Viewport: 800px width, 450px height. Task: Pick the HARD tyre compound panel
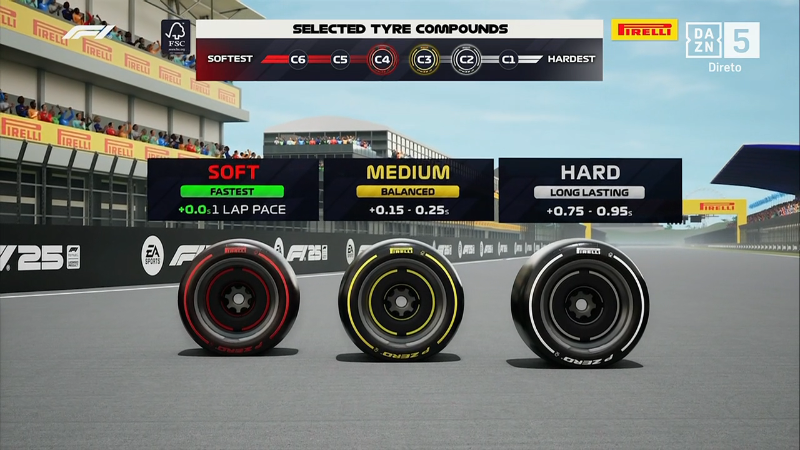[590, 190]
